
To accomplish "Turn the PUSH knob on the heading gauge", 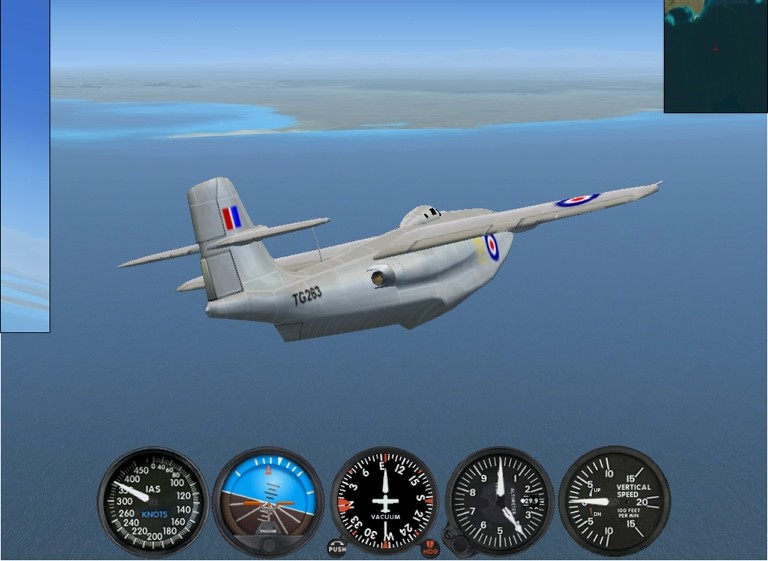I will [x=337, y=548].
